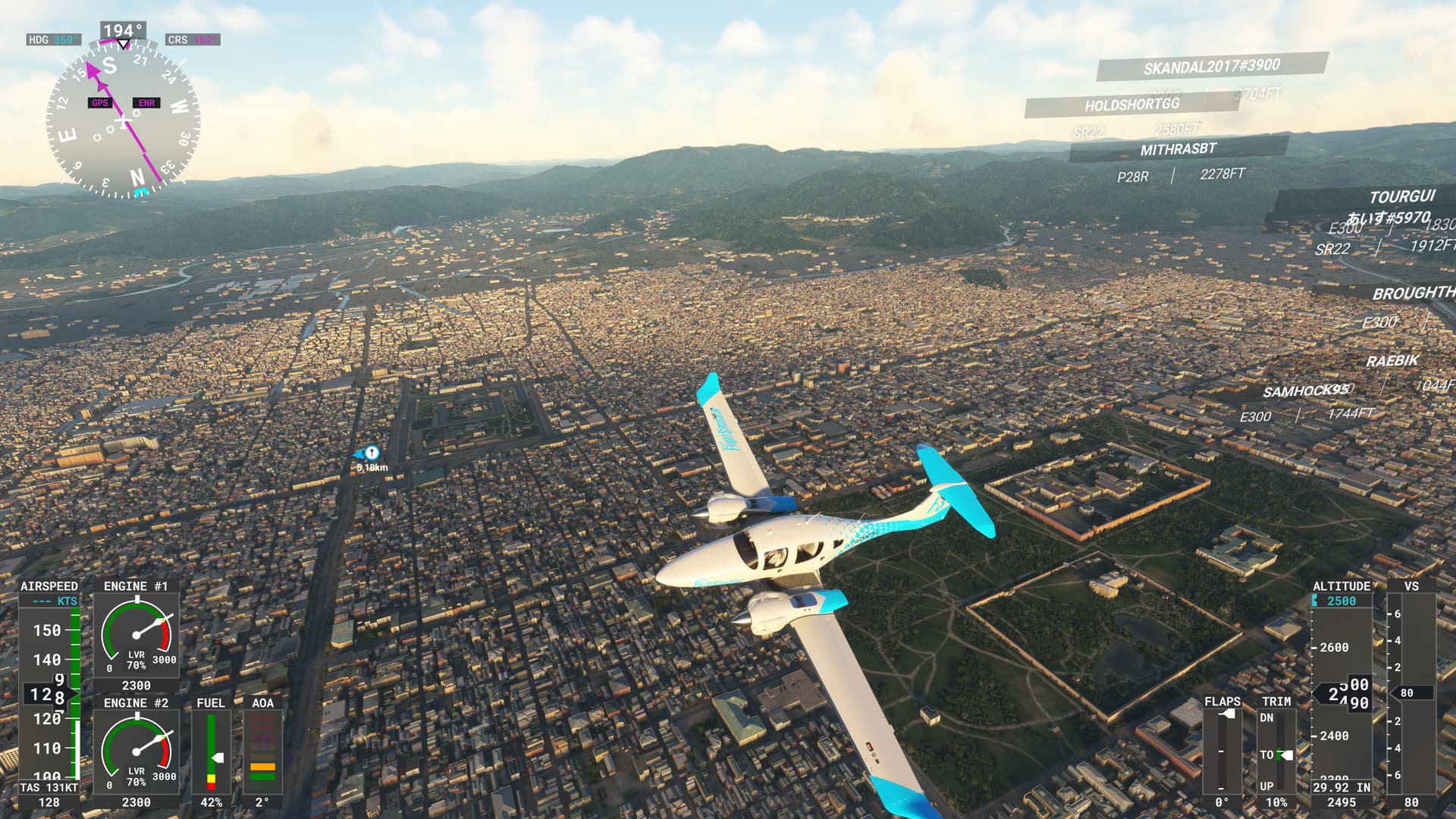Select the HOLDSHORTGG player nameplate
This screenshot has height=819, width=1456.
coord(1131,105)
